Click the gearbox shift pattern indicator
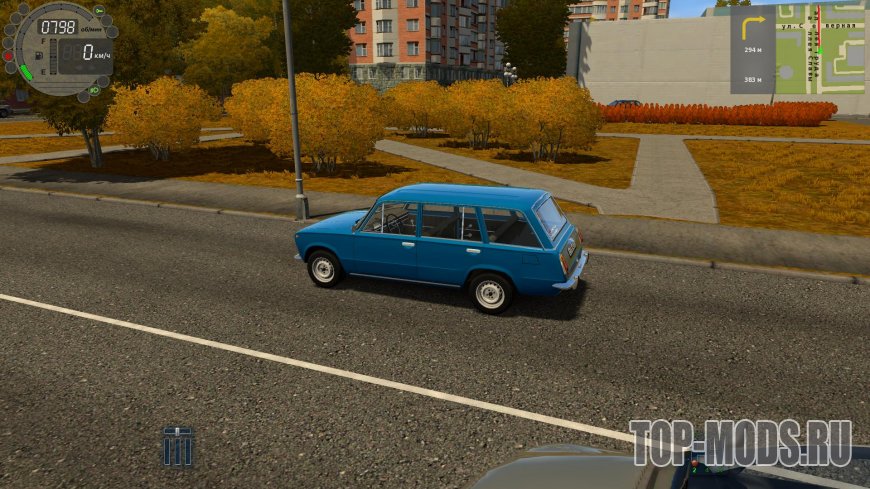Viewport: 870px width, 489px height. point(178,446)
